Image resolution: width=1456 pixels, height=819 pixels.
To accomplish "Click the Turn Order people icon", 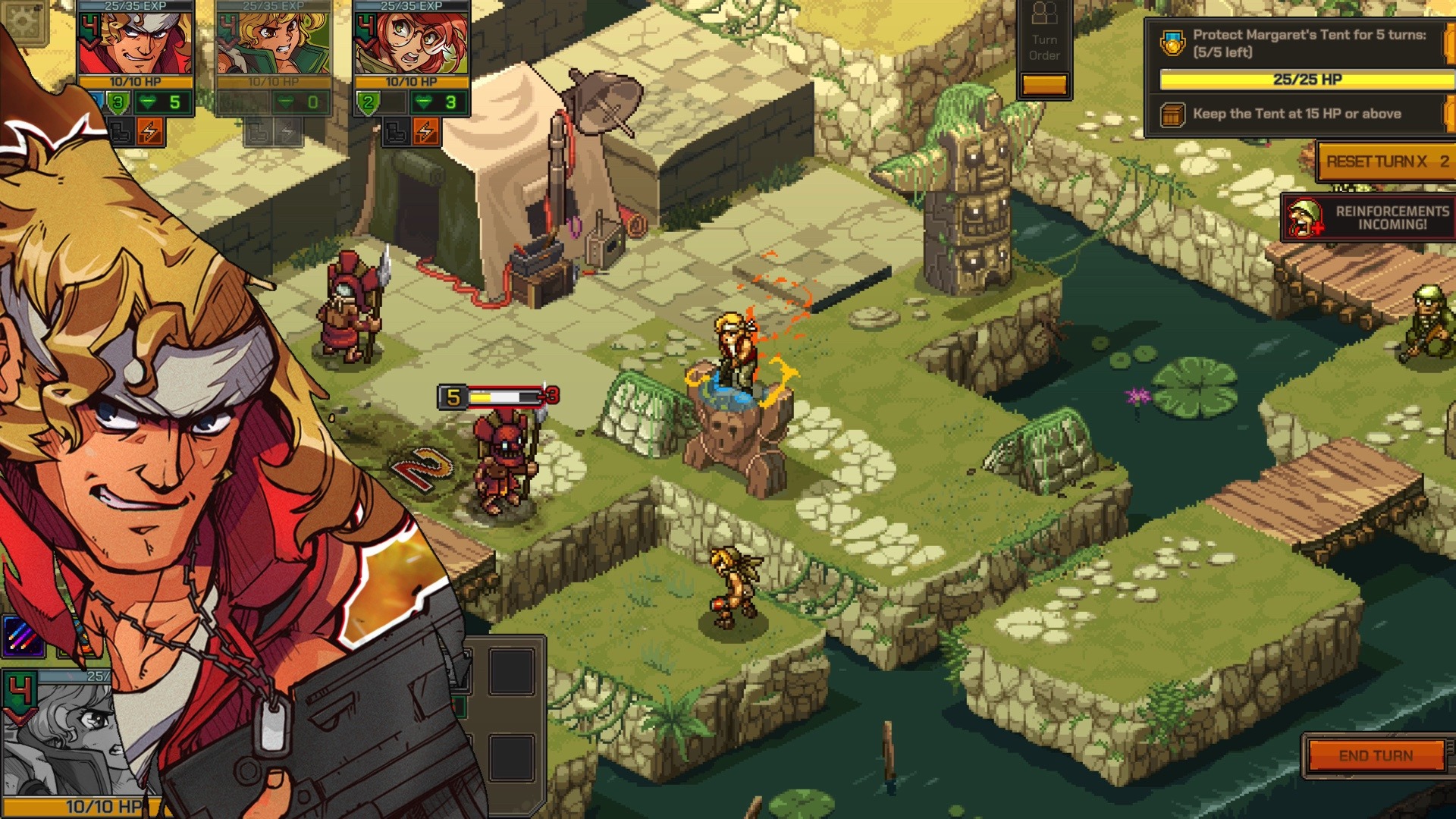I will [x=1045, y=14].
